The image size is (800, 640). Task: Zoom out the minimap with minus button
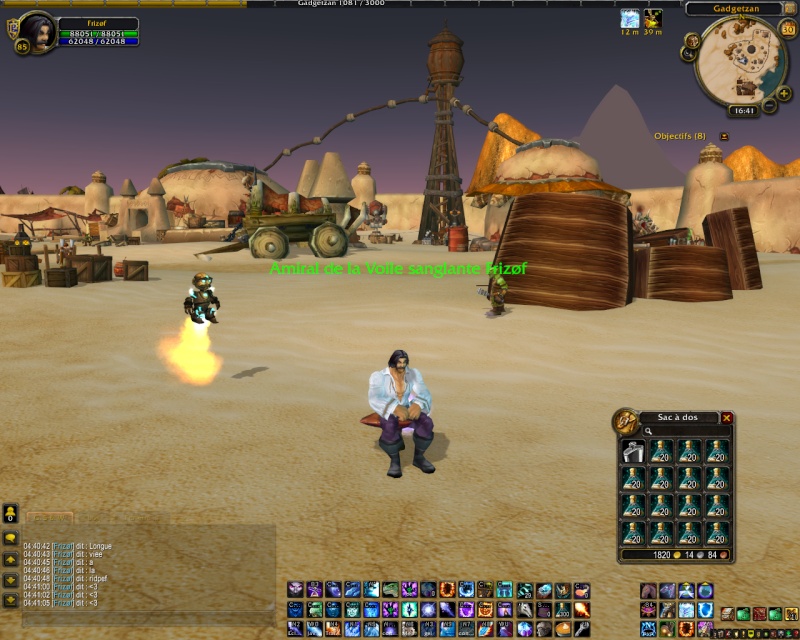(x=770, y=105)
